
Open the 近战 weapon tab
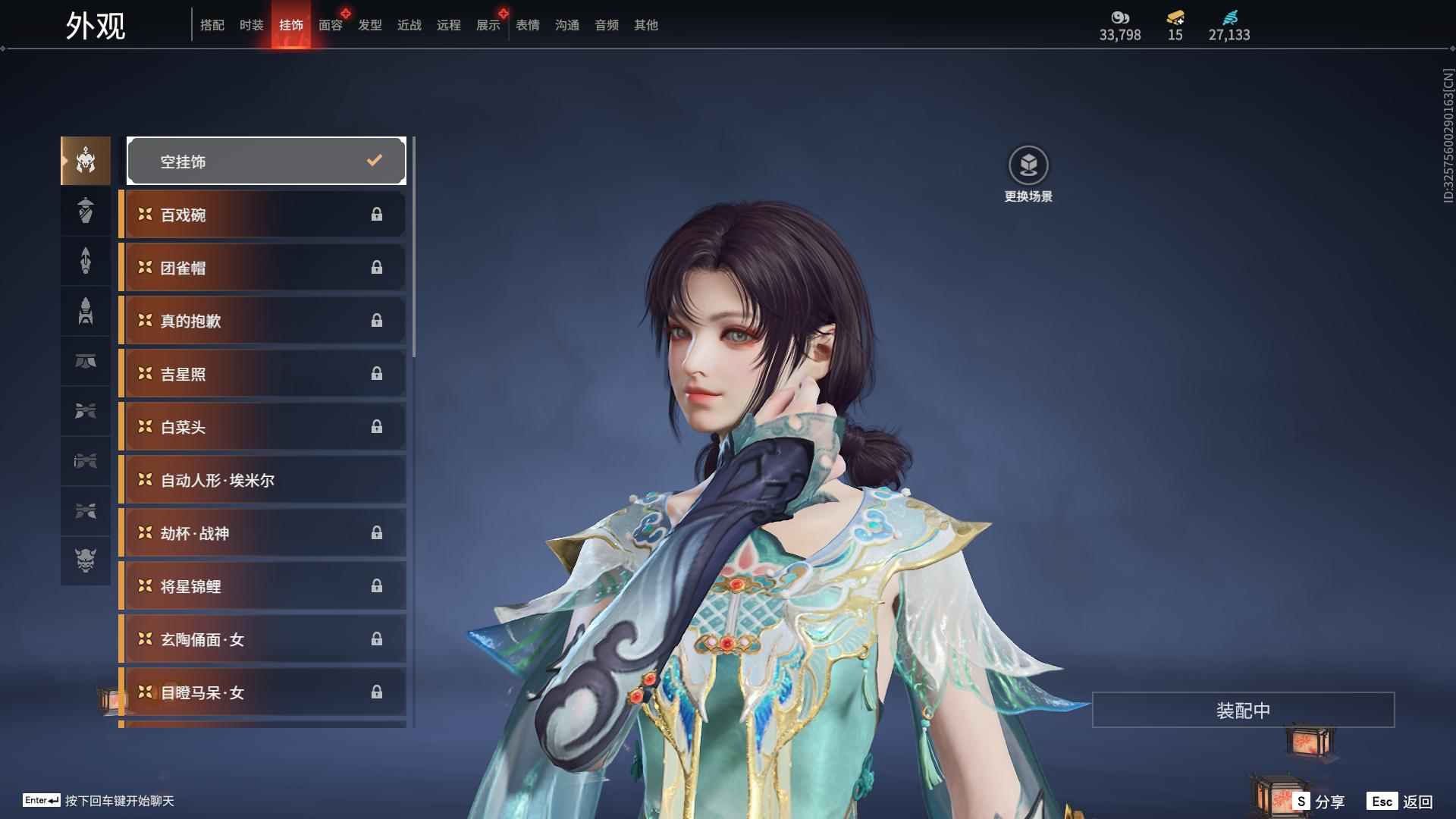tap(409, 25)
